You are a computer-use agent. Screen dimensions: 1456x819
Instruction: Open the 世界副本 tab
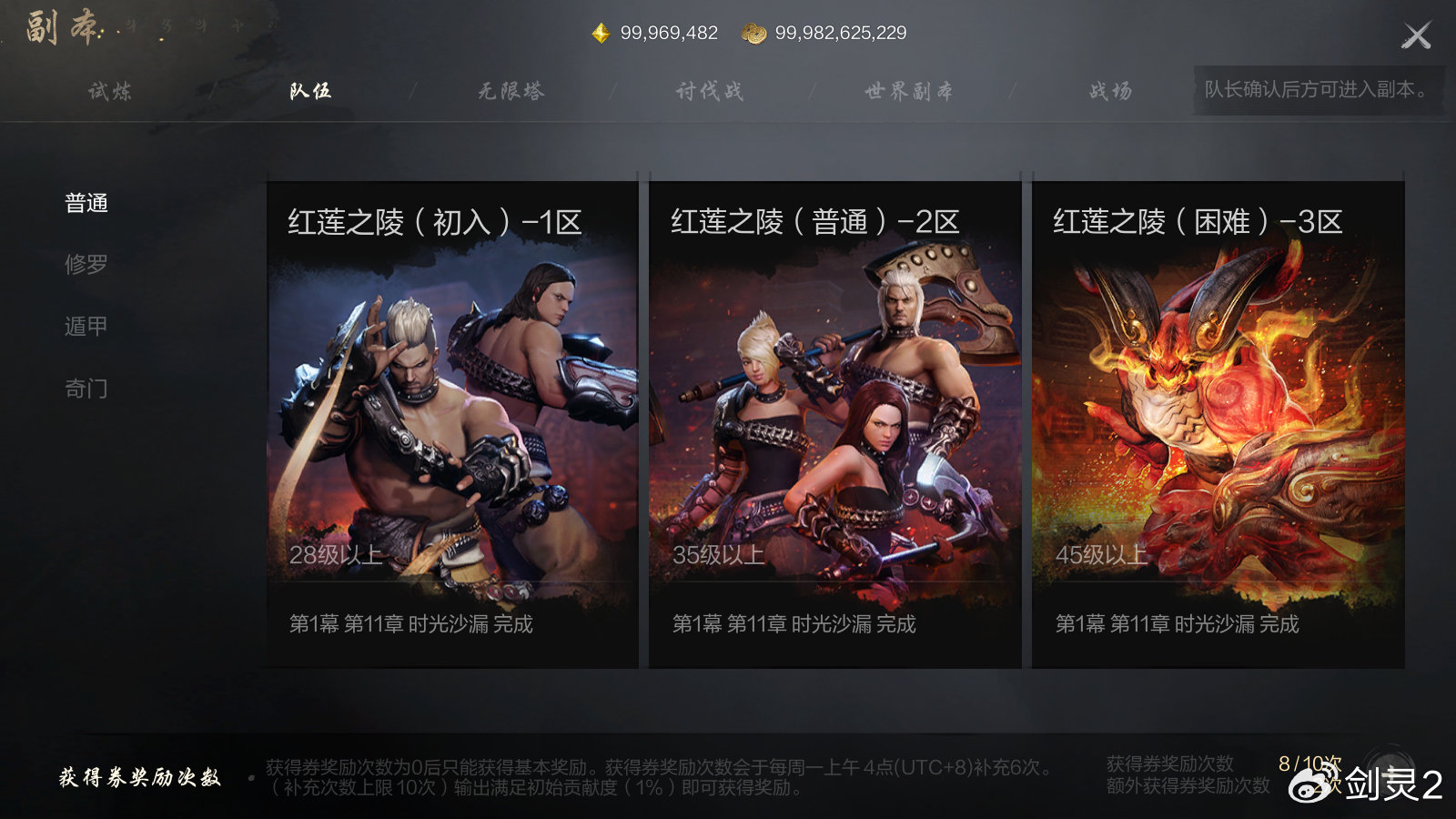tap(910, 91)
